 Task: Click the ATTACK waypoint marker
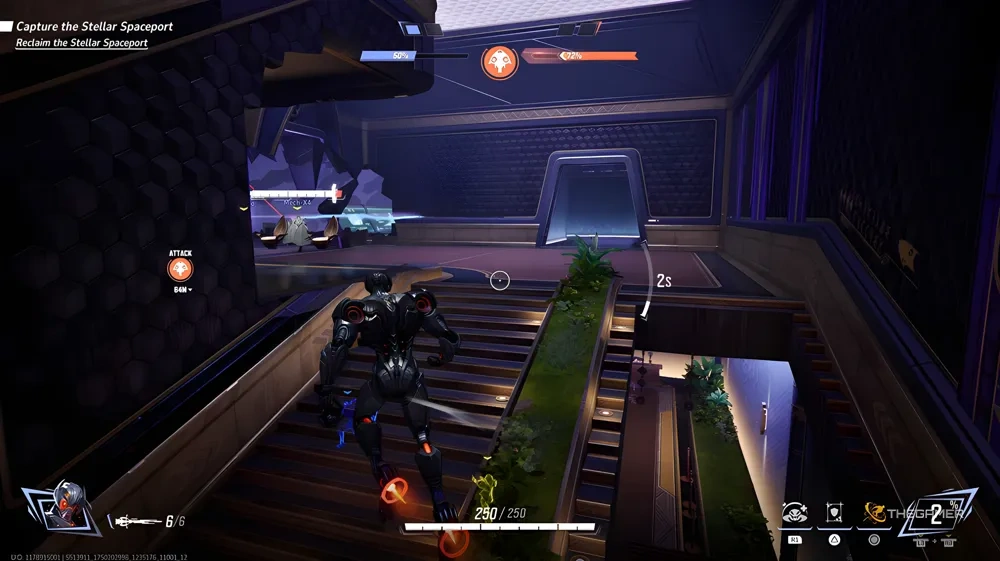click(x=180, y=268)
